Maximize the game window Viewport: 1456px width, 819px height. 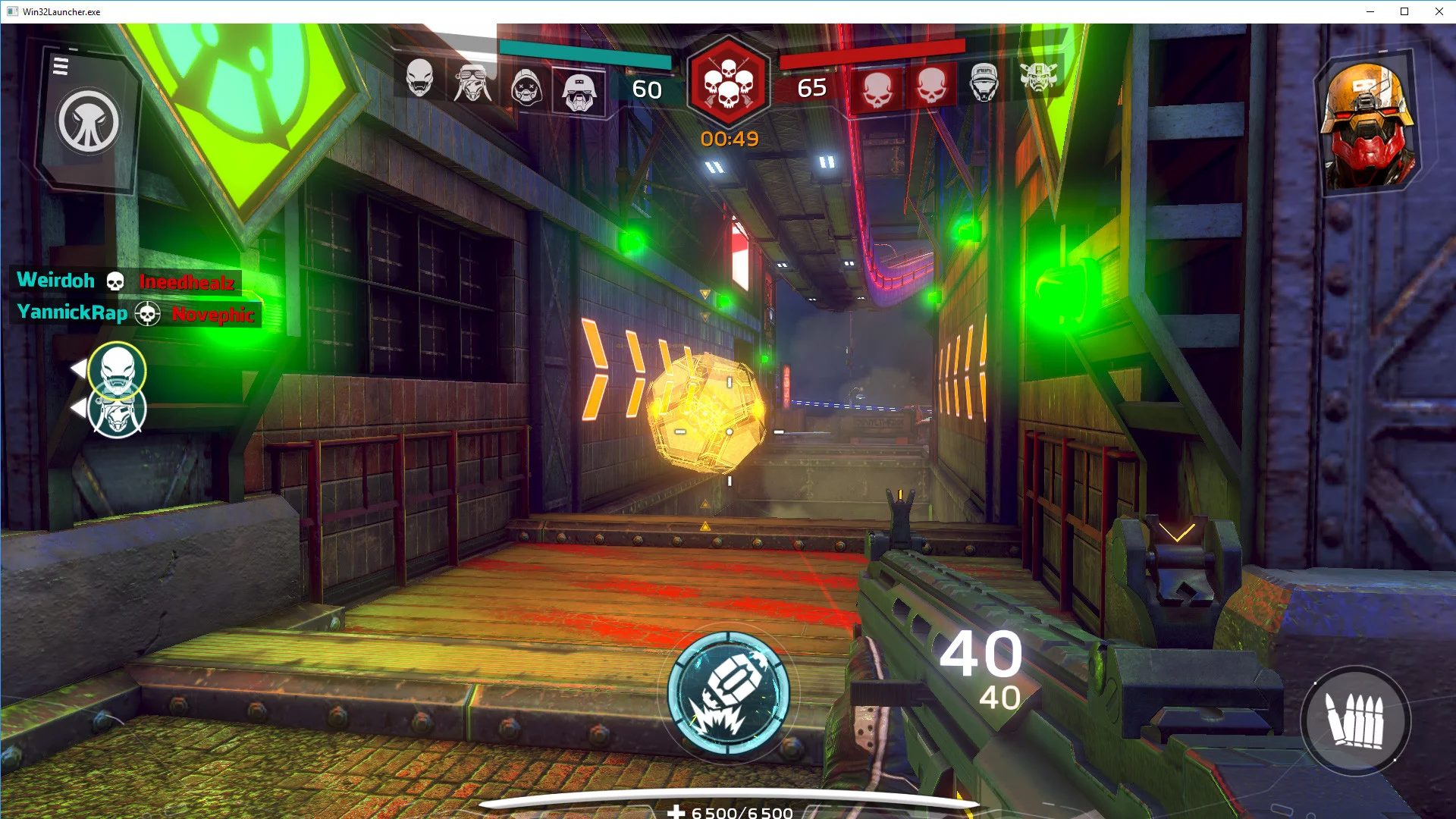point(1404,11)
